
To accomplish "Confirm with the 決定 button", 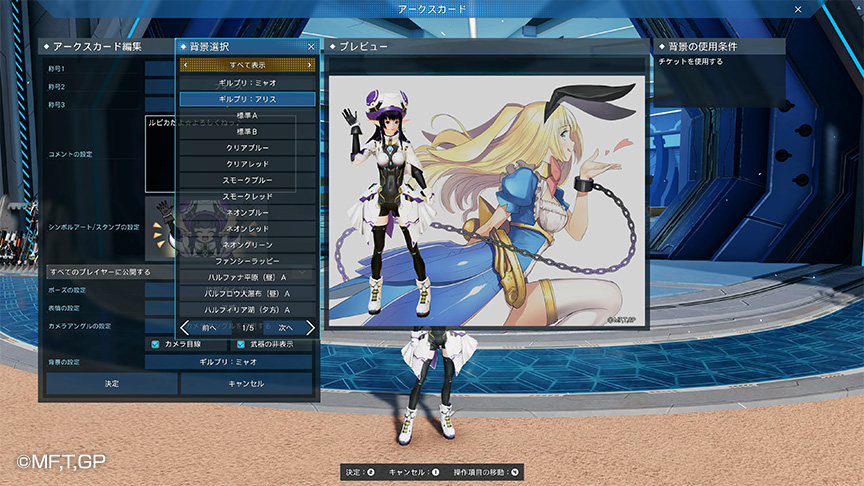I will (111, 383).
